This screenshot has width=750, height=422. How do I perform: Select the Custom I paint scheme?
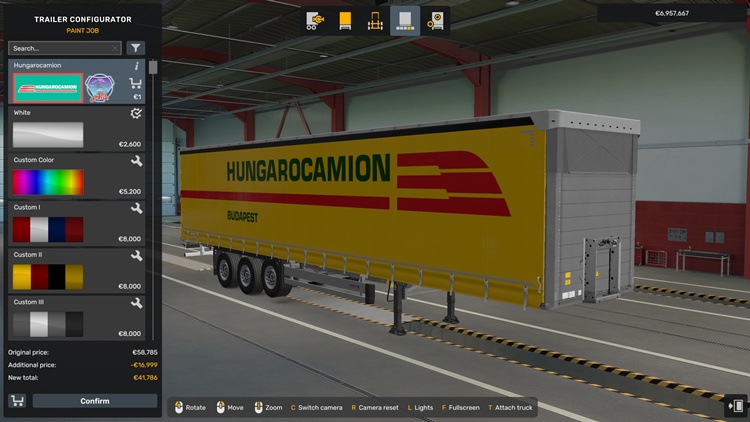point(47,230)
